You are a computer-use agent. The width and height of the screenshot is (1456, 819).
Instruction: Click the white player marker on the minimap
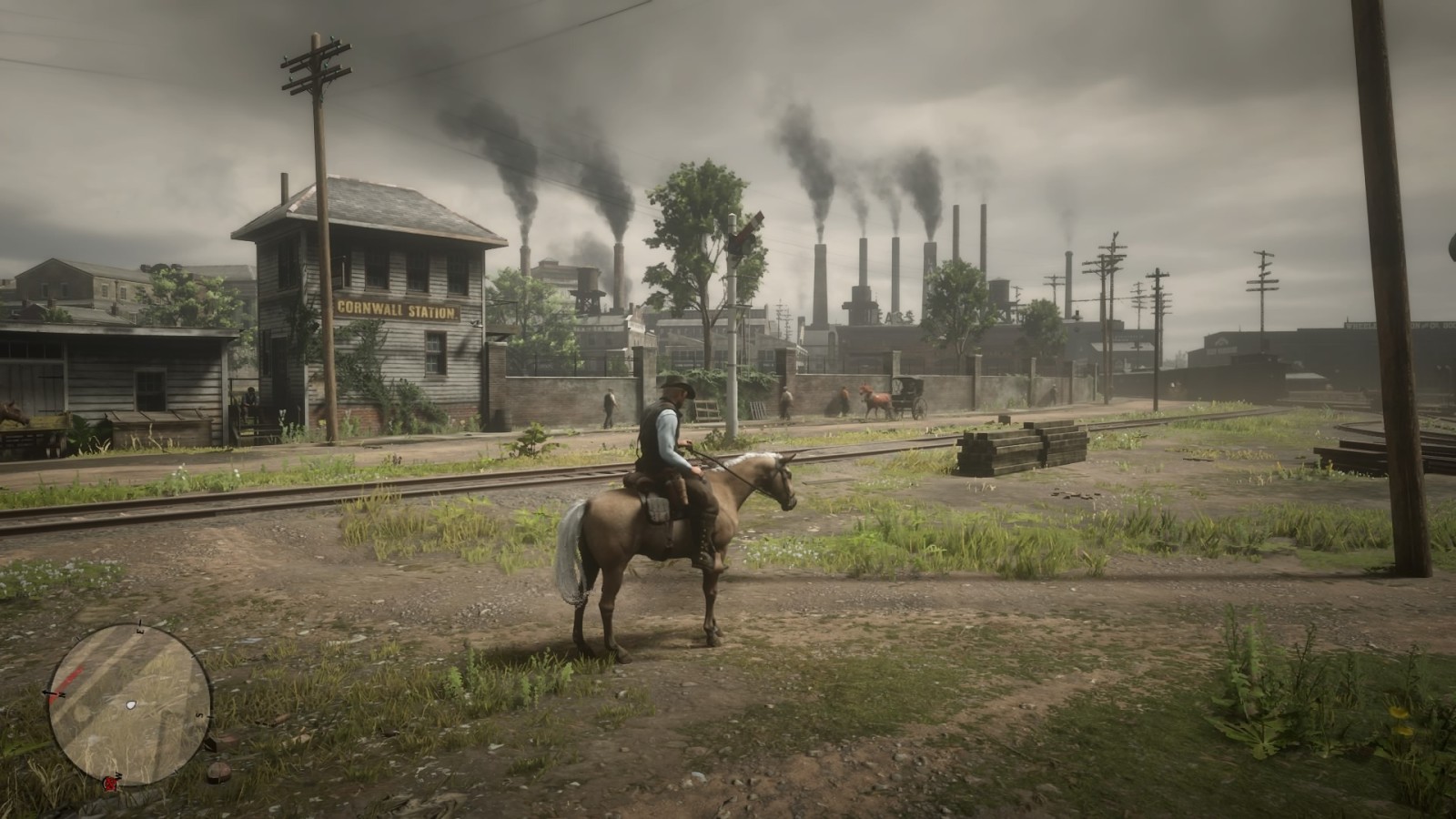coord(129,705)
